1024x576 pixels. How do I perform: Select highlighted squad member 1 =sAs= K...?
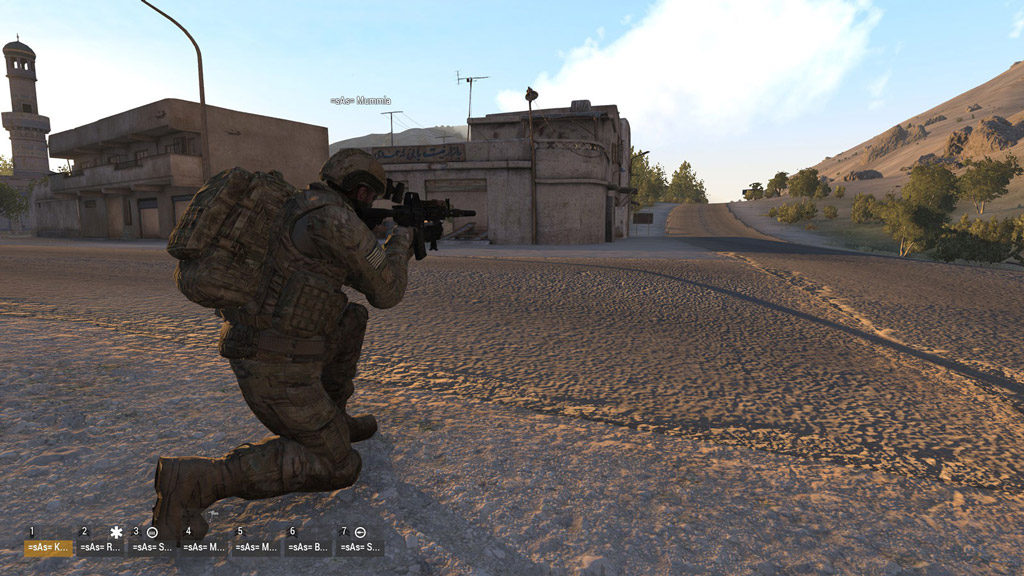point(48,547)
